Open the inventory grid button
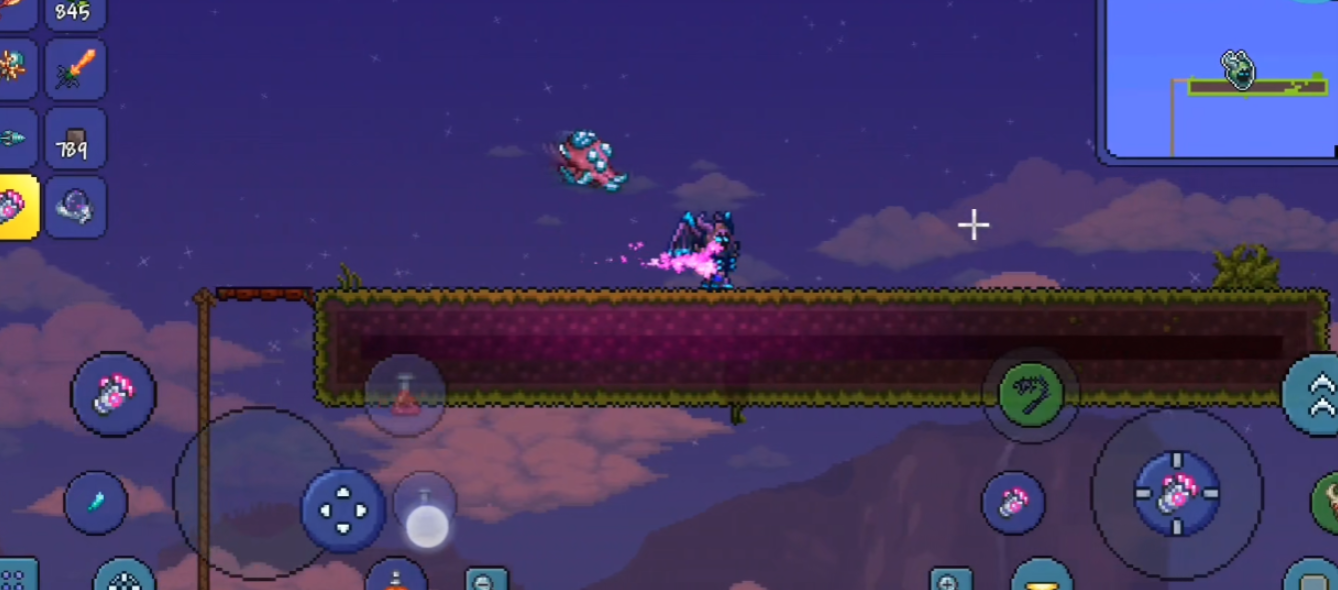The image size is (1338, 590). (14, 577)
